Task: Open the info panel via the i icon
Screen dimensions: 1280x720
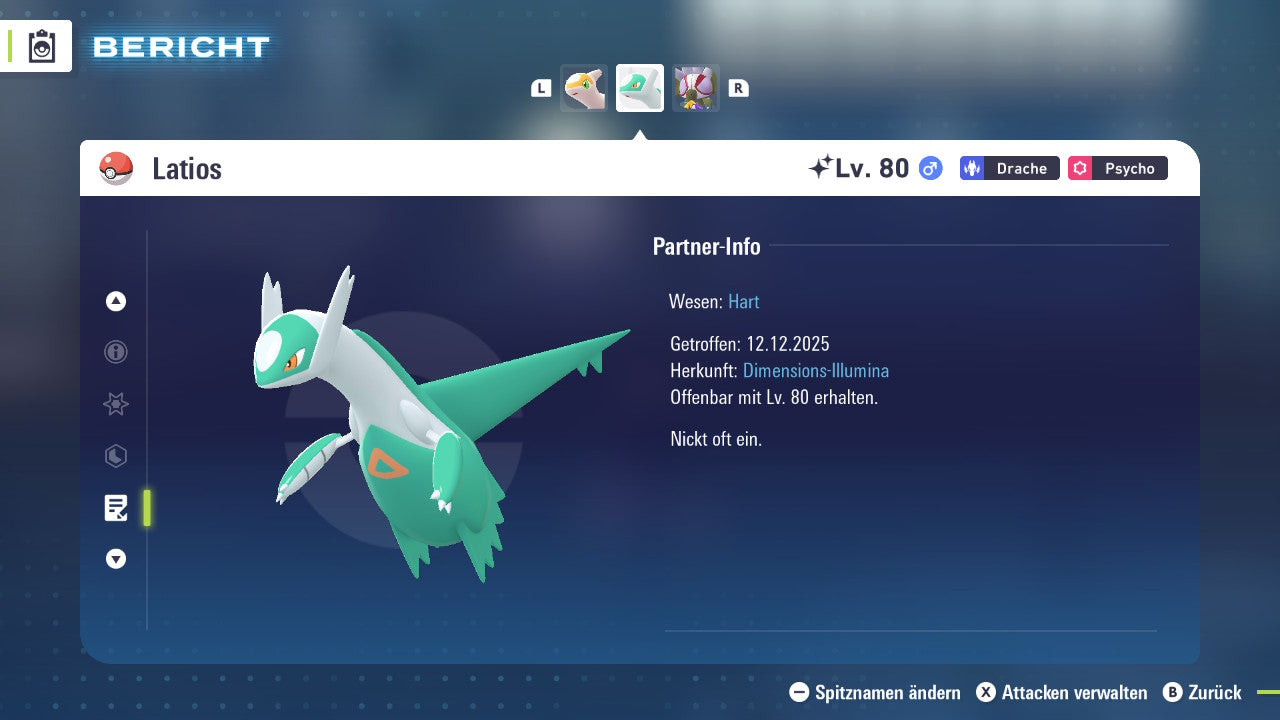Action: coord(115,352)
